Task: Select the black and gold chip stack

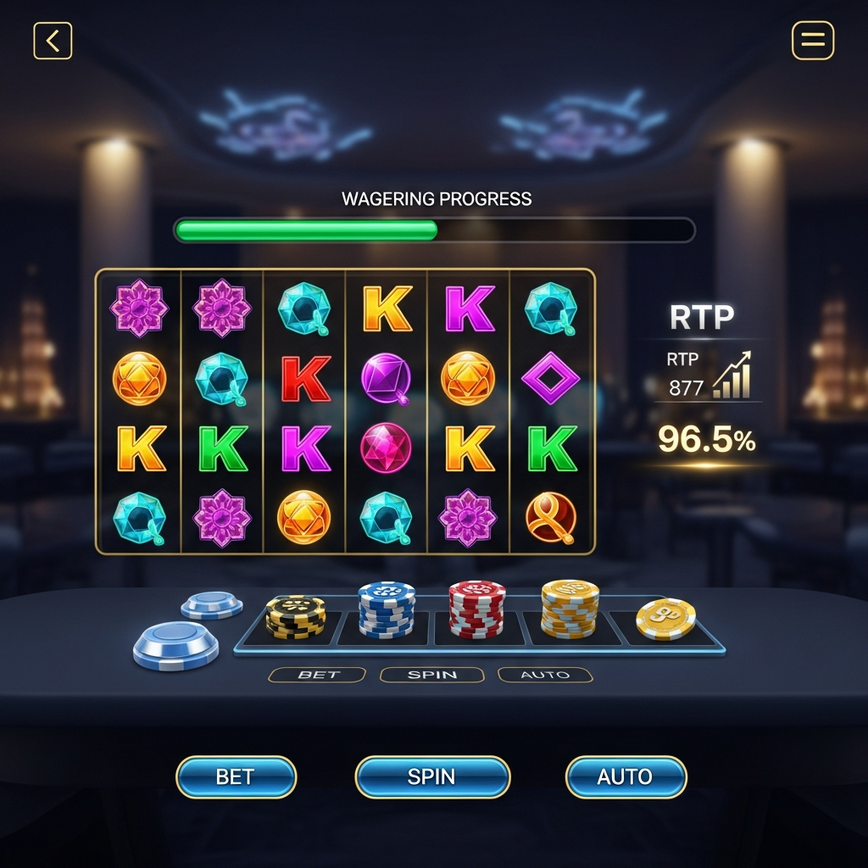Action: point(295,616)
